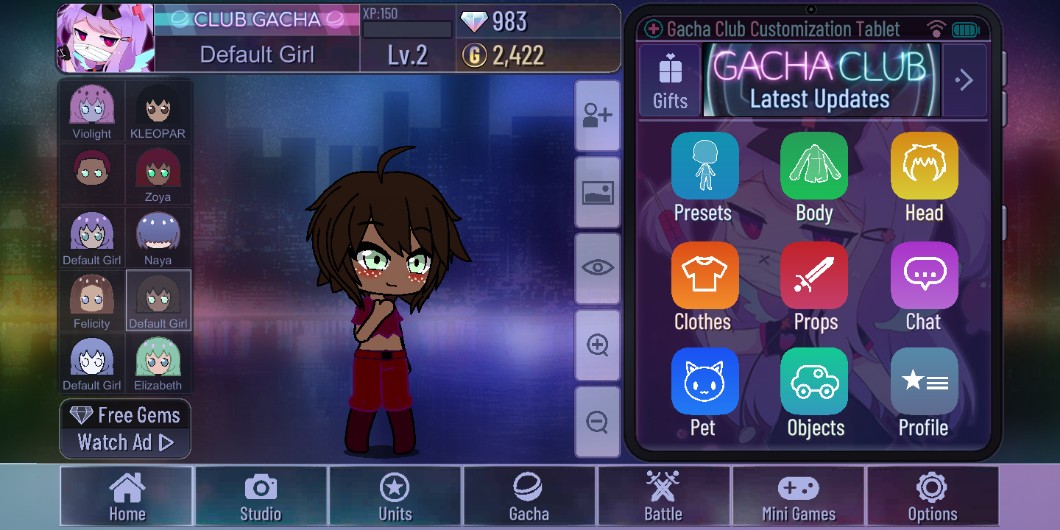Select the Violight character slot

coord(92,111)
